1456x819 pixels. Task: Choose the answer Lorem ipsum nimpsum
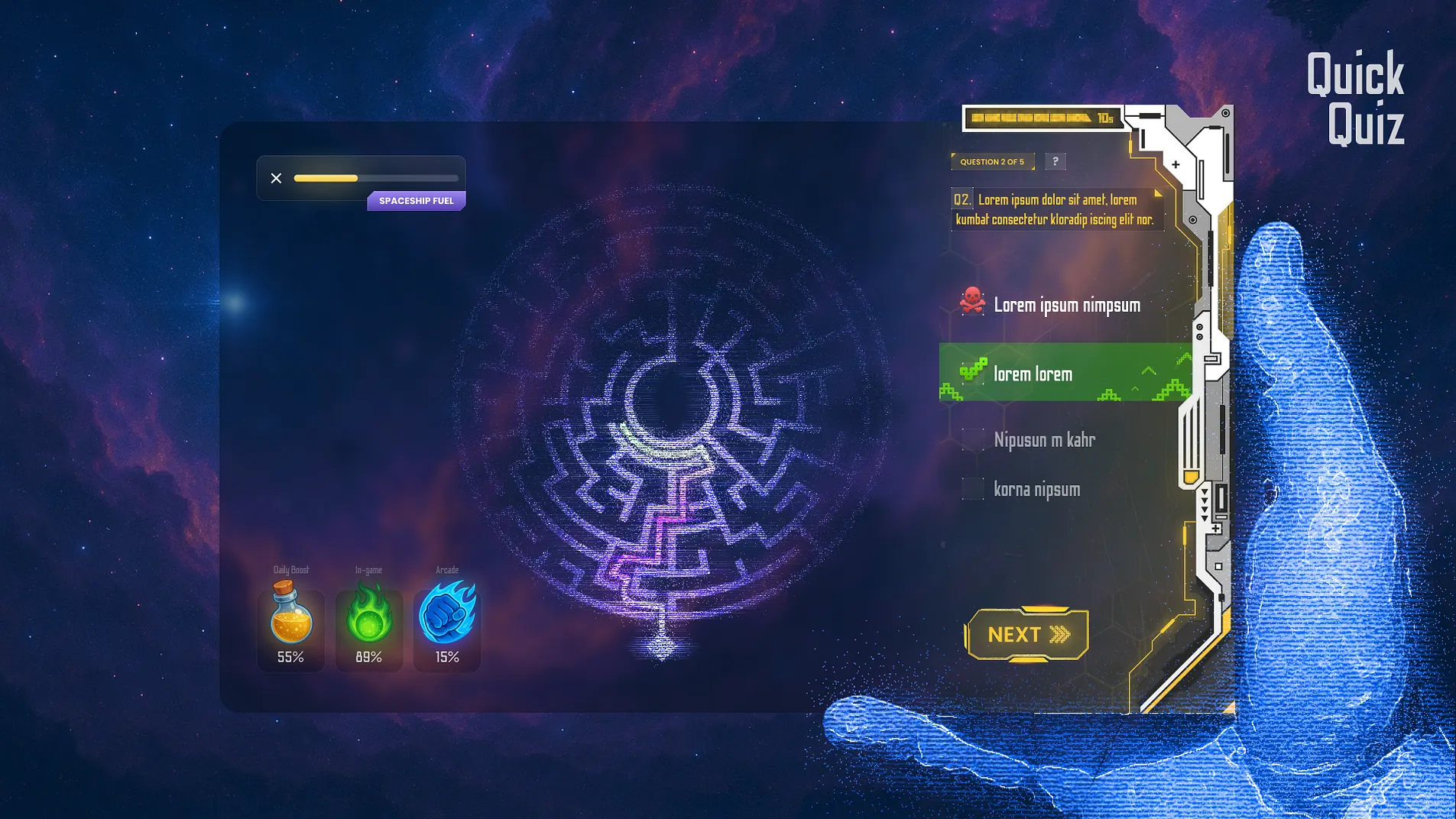pyautogui.click(x=1066, y=304)
